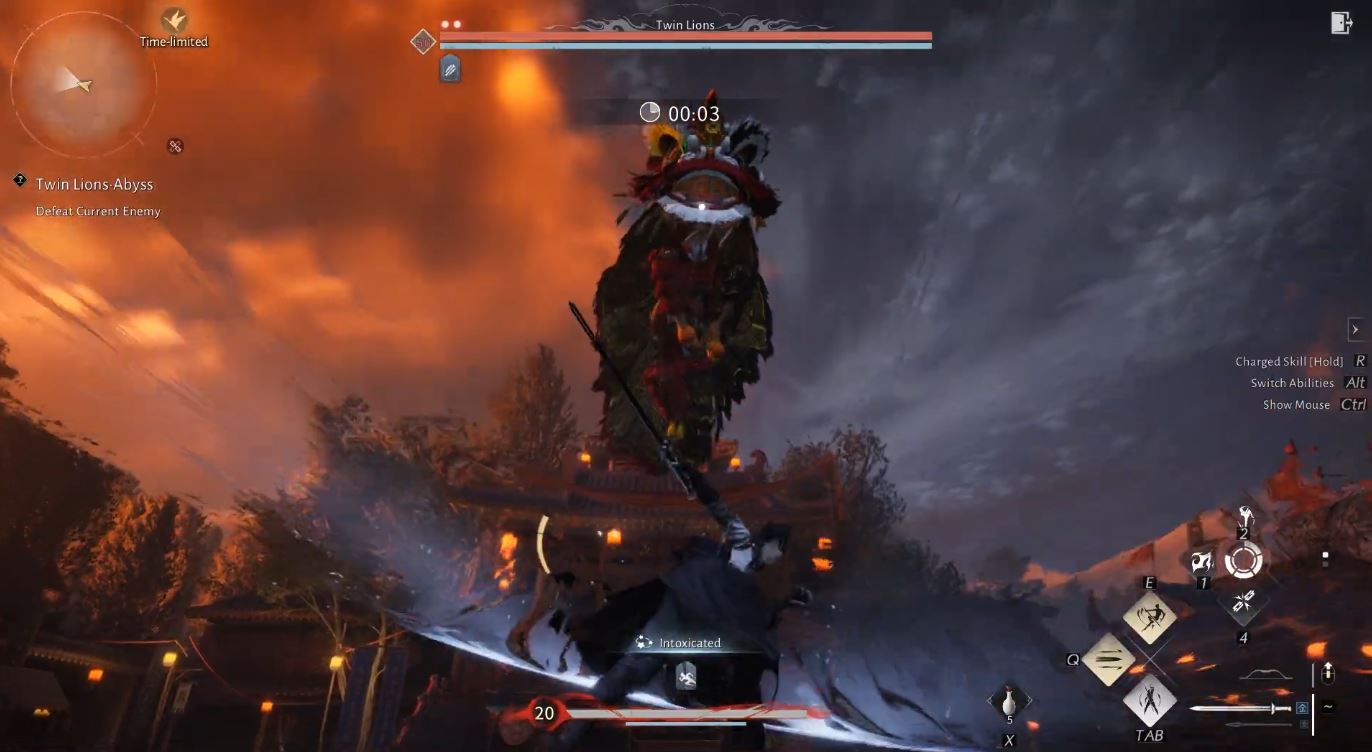Activate the crossed-sparks ability numbered 4
Viewport: 1372px width, 752px height.
(x=1244, y=602)
